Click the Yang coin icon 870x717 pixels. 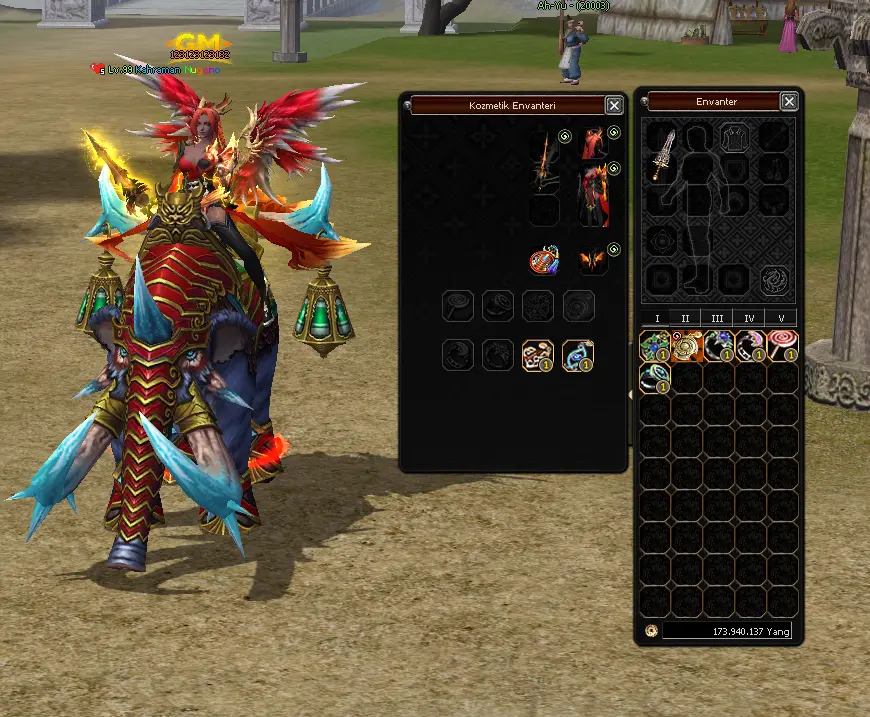651,631
